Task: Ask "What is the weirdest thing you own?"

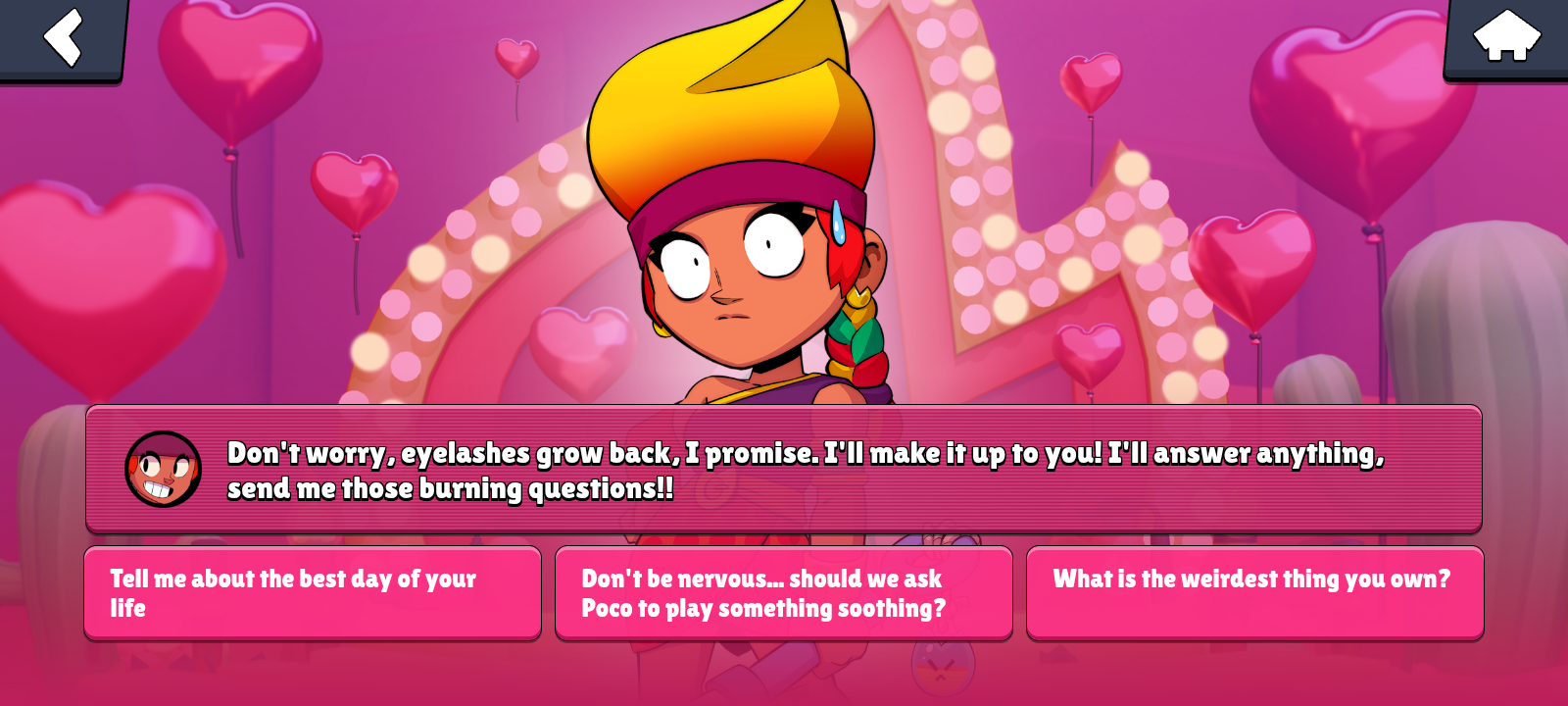Action: tap(1254, 593)
